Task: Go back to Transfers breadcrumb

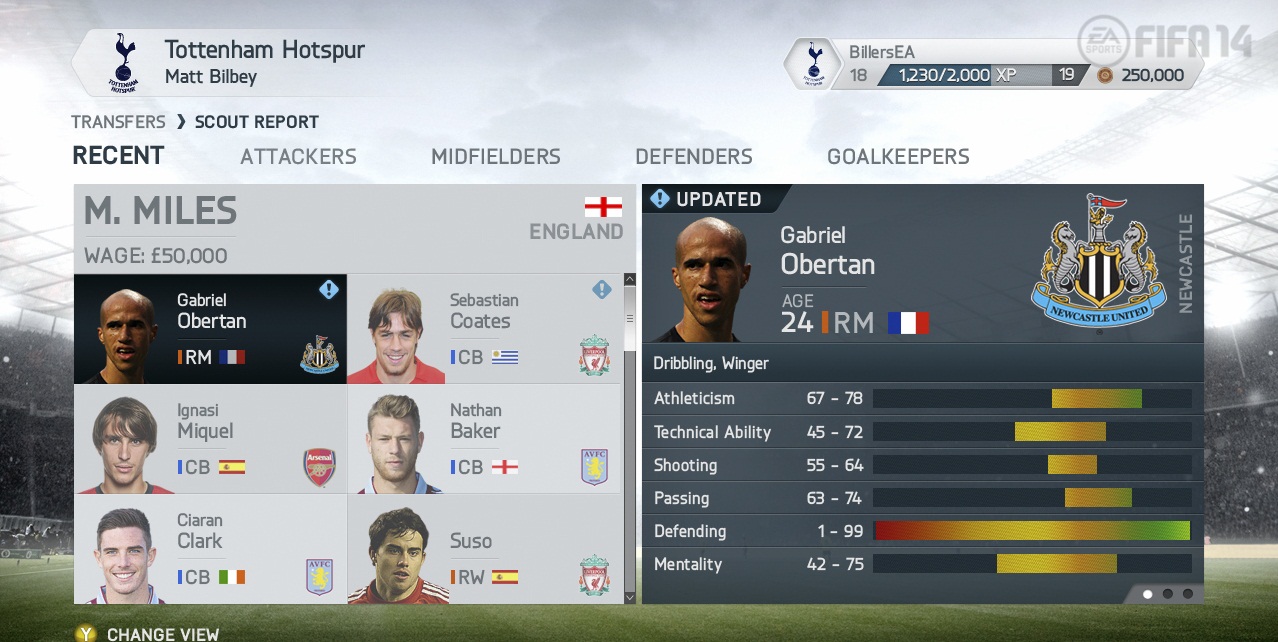Action: pyautogui.click(x=118, y=122)
